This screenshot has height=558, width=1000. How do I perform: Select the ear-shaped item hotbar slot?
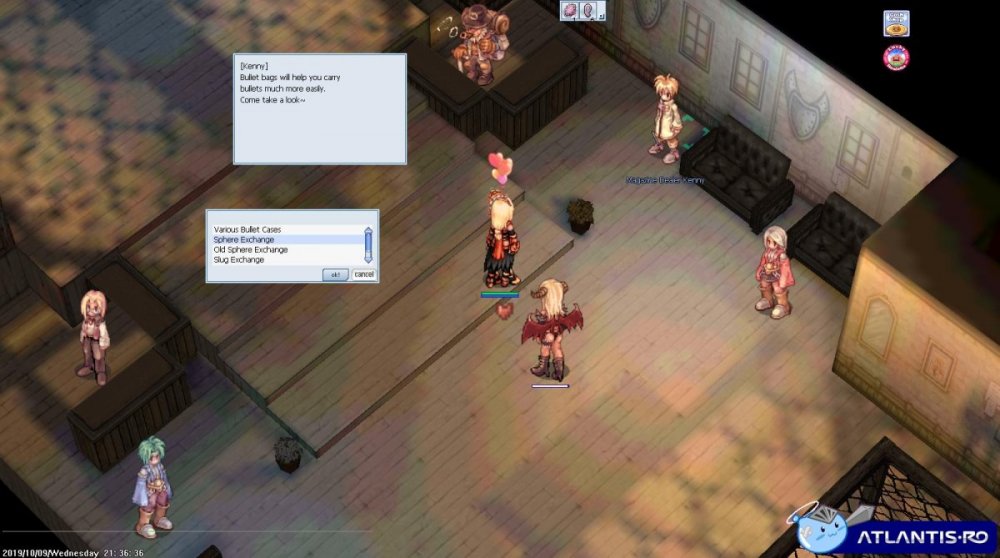[590, 11]
